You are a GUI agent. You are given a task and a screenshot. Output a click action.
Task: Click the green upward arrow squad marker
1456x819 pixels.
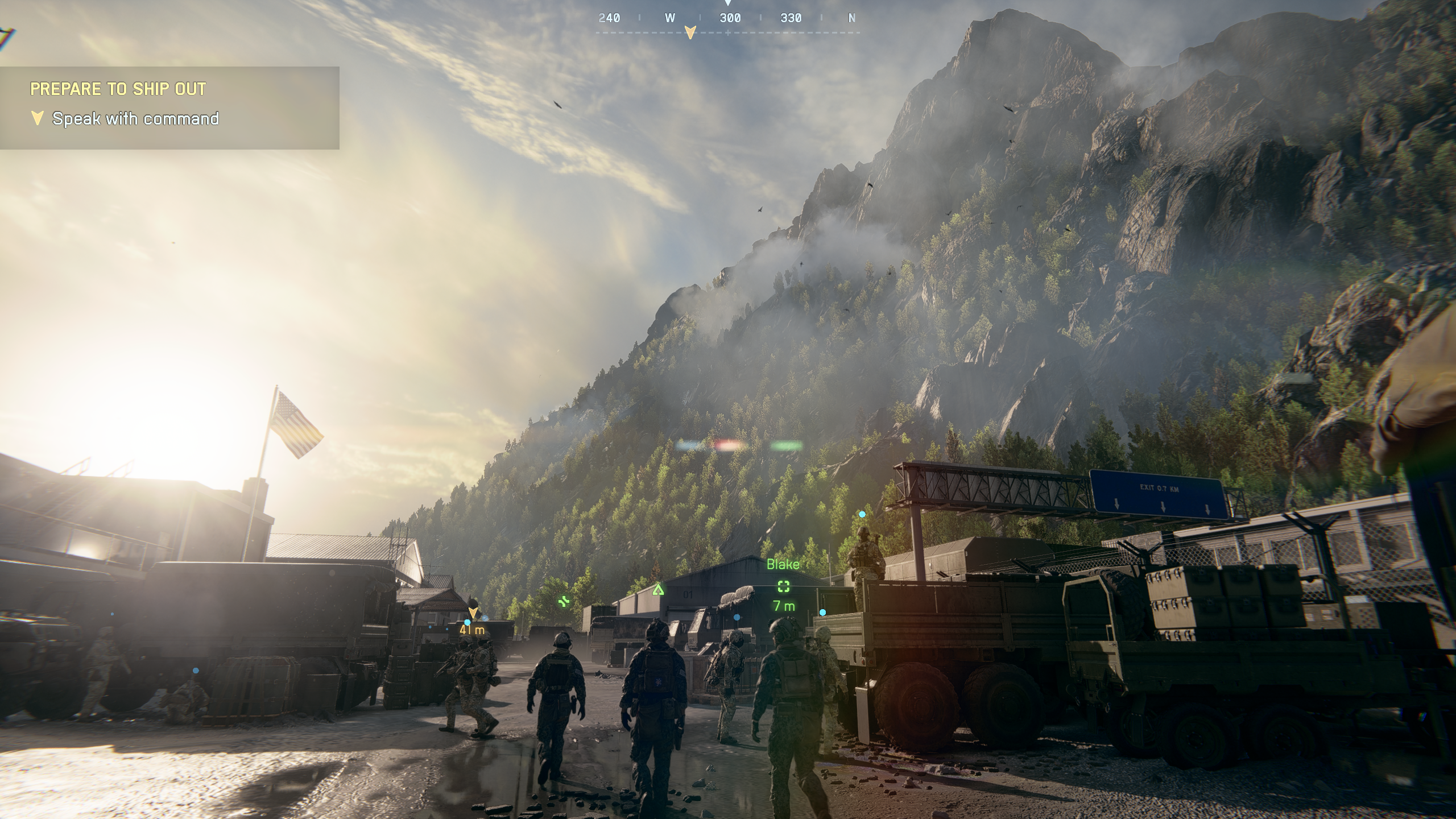(x=658, y=589)
